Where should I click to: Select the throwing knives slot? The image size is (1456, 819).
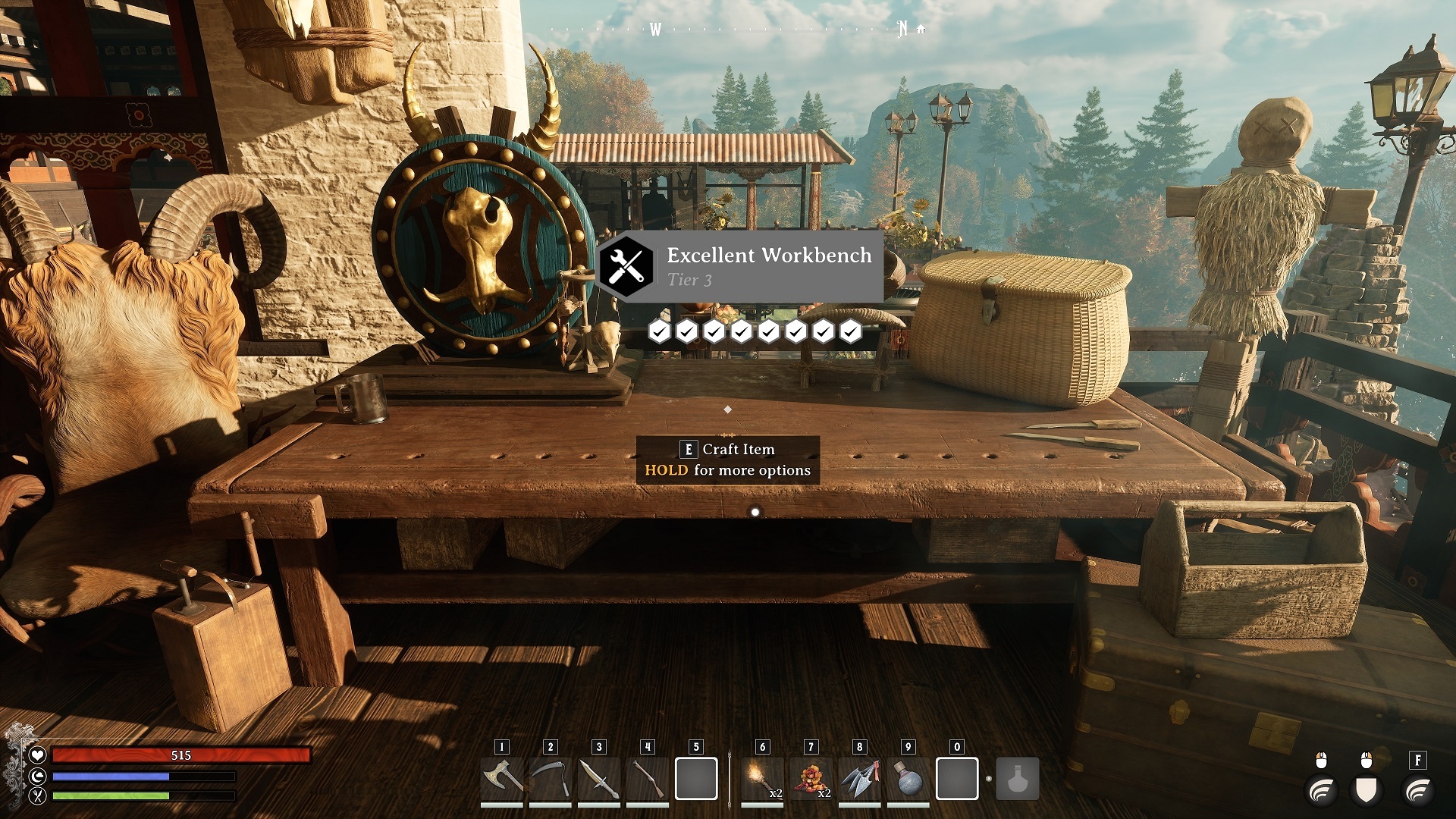(859, 779)
